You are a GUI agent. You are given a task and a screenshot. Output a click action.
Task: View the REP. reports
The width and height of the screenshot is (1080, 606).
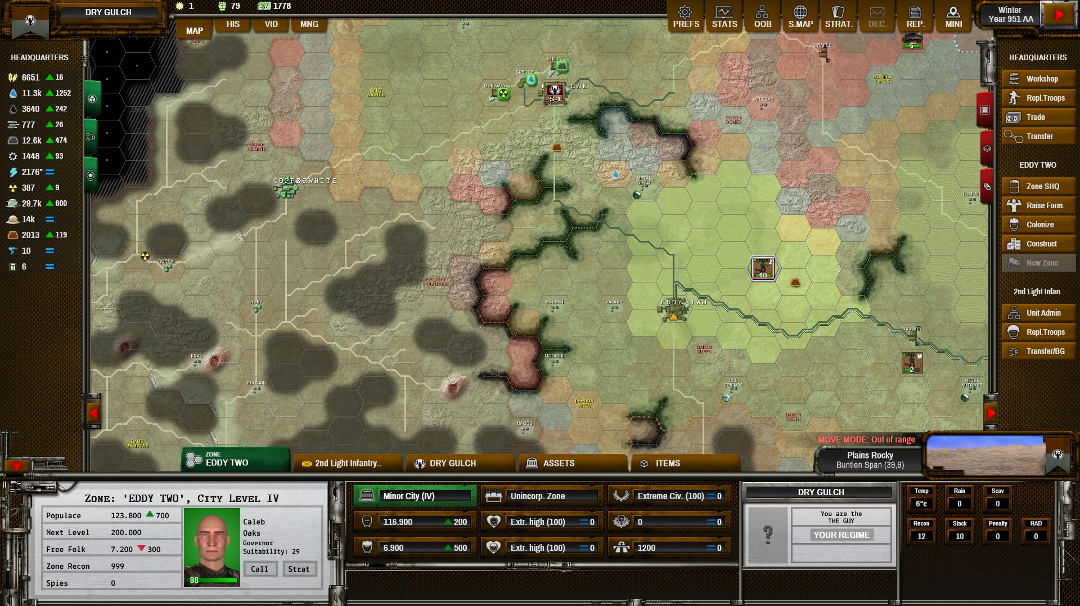(x=915, y=16)
